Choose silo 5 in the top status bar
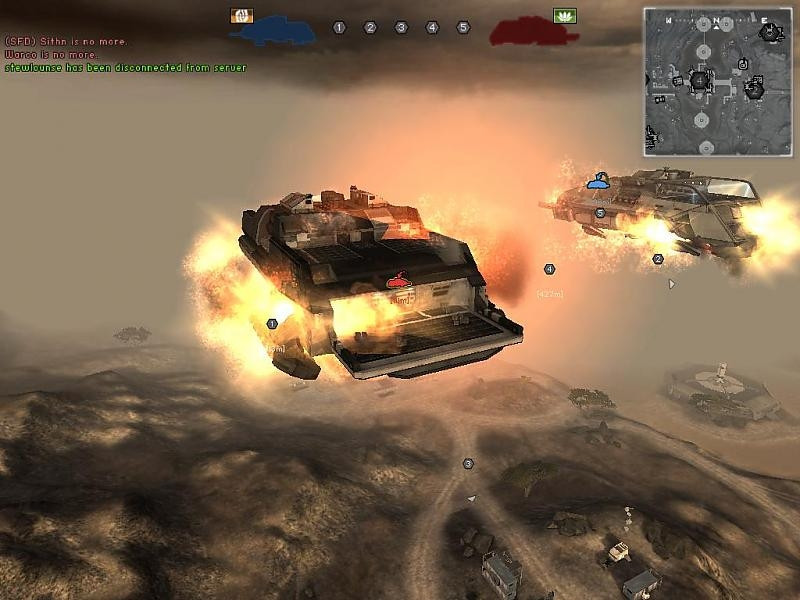The height and width of the screenshot is (600, 800). [463, 28]
